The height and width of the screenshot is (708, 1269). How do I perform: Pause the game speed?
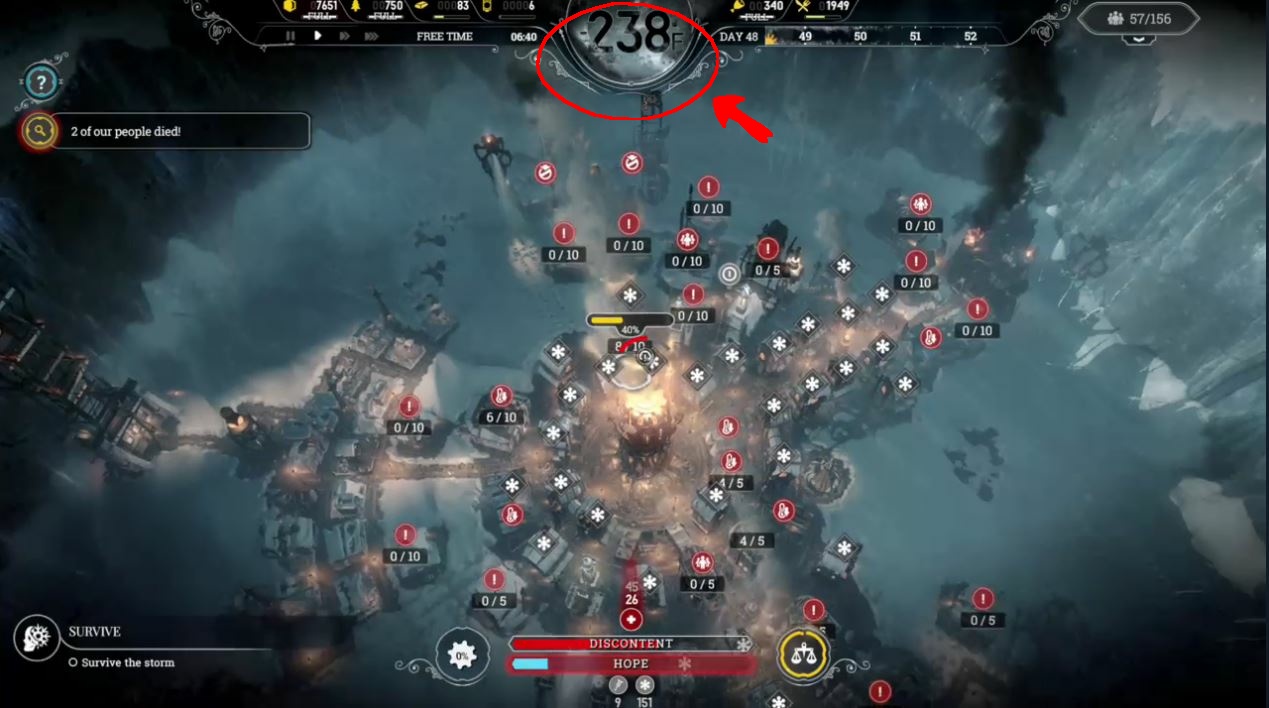coord(291,36)
